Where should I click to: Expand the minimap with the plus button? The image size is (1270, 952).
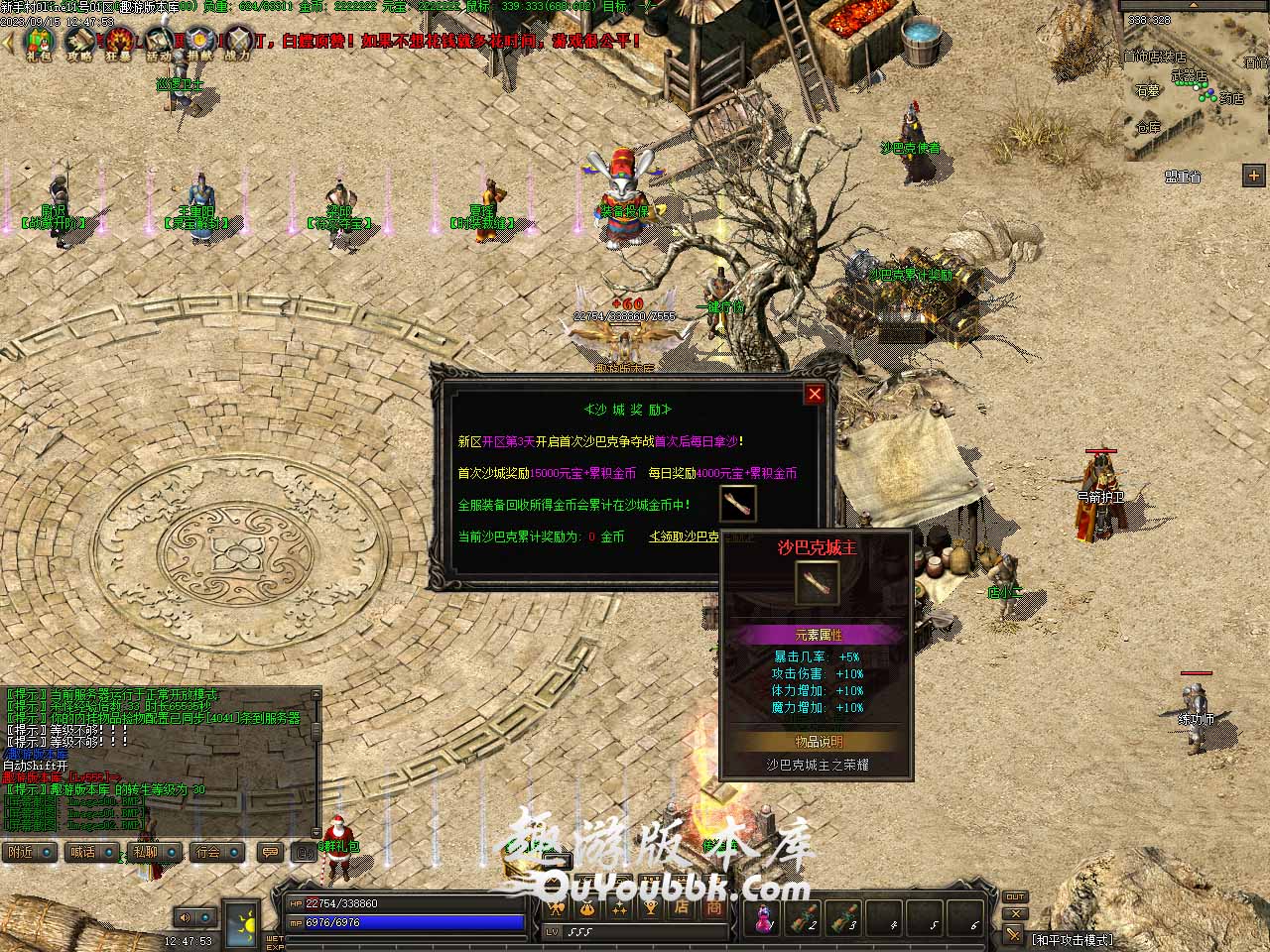1252,176
